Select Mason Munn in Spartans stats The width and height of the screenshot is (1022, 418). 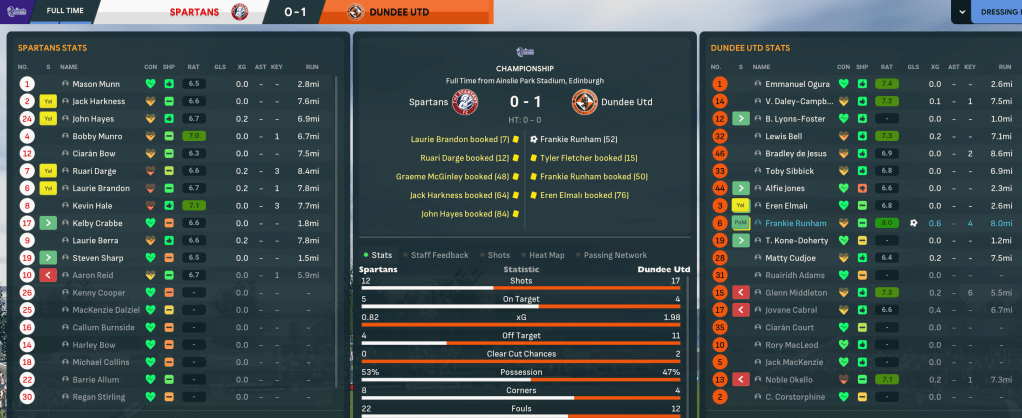coord(97,84)
